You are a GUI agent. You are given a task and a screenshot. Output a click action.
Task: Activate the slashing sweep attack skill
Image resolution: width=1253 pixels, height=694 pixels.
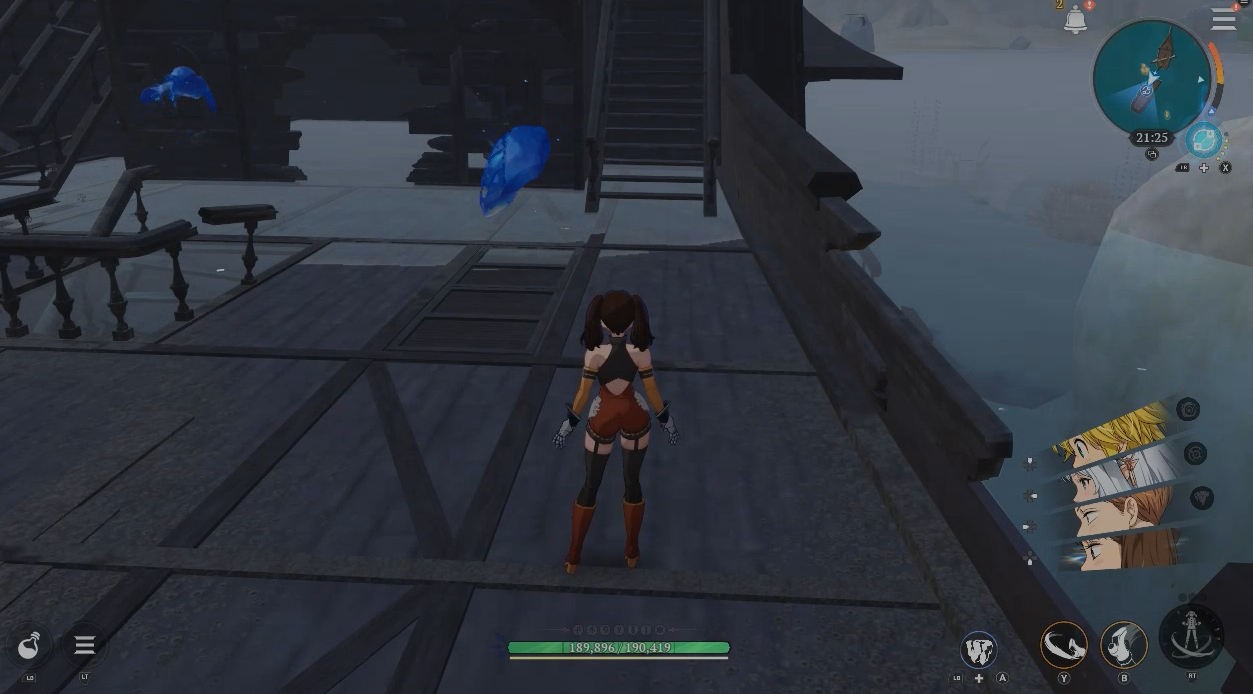click(x=1064, y=645)
